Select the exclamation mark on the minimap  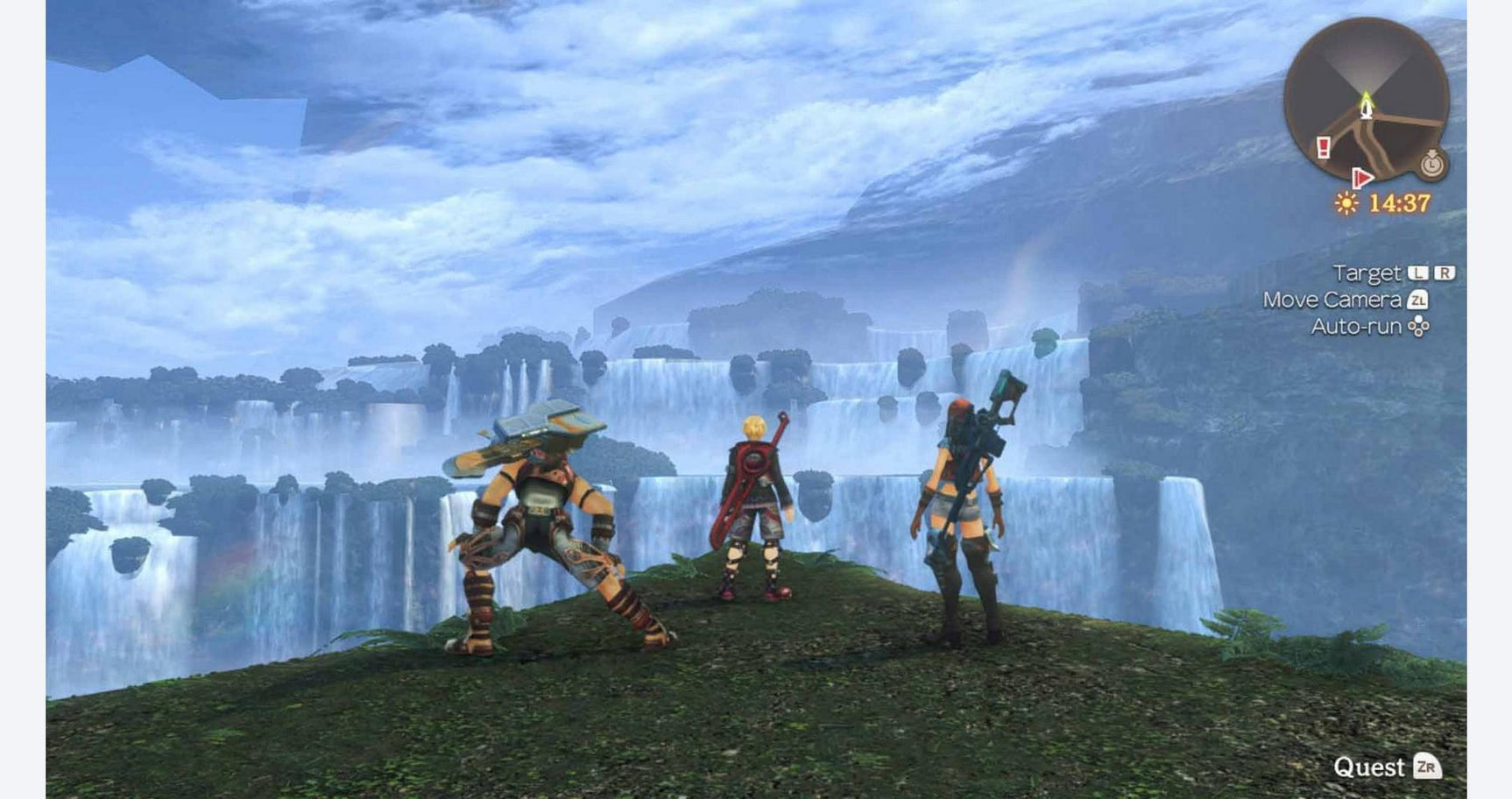tap(1323, 146)
